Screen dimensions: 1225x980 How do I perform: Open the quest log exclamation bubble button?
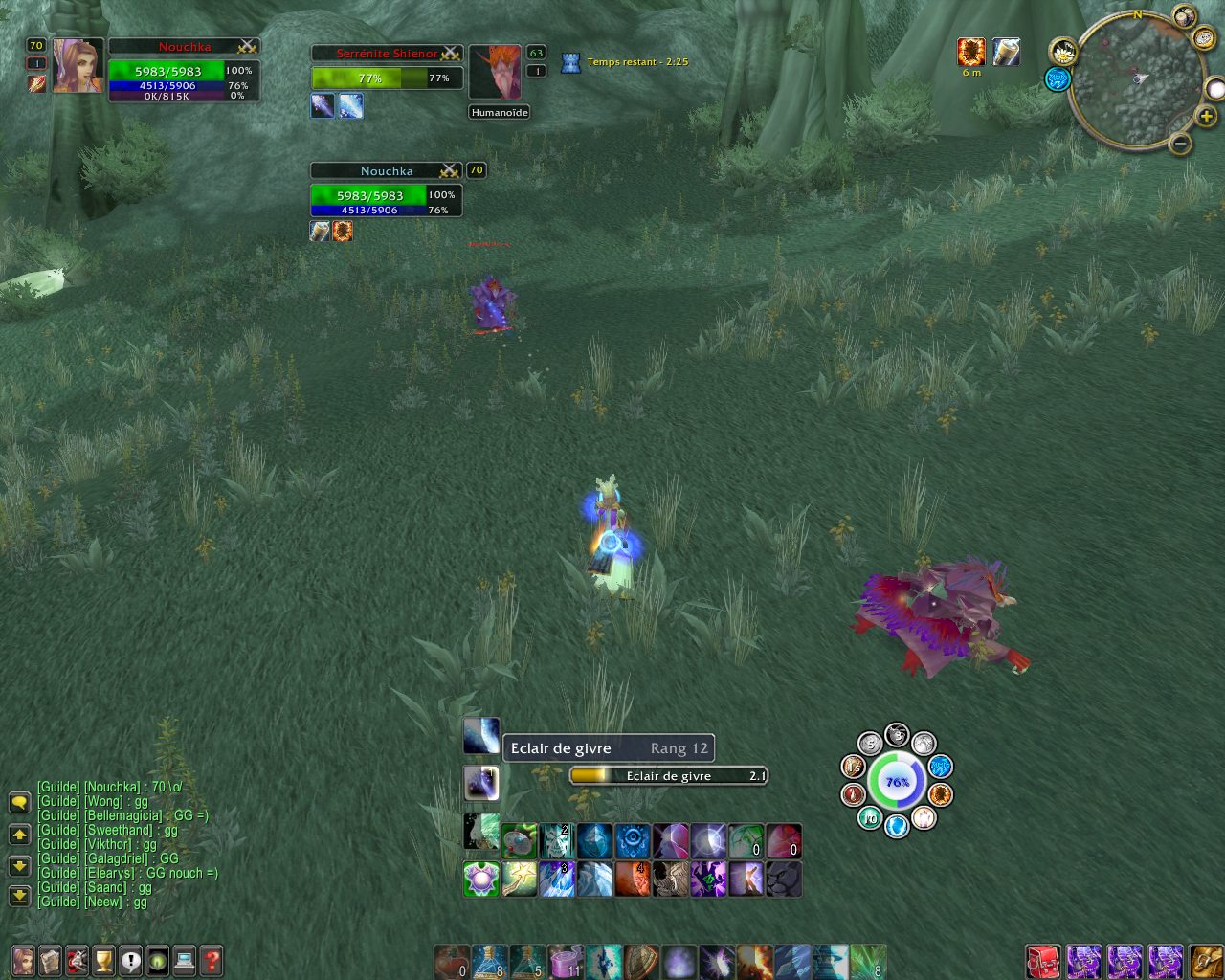[x=130, y=960]
